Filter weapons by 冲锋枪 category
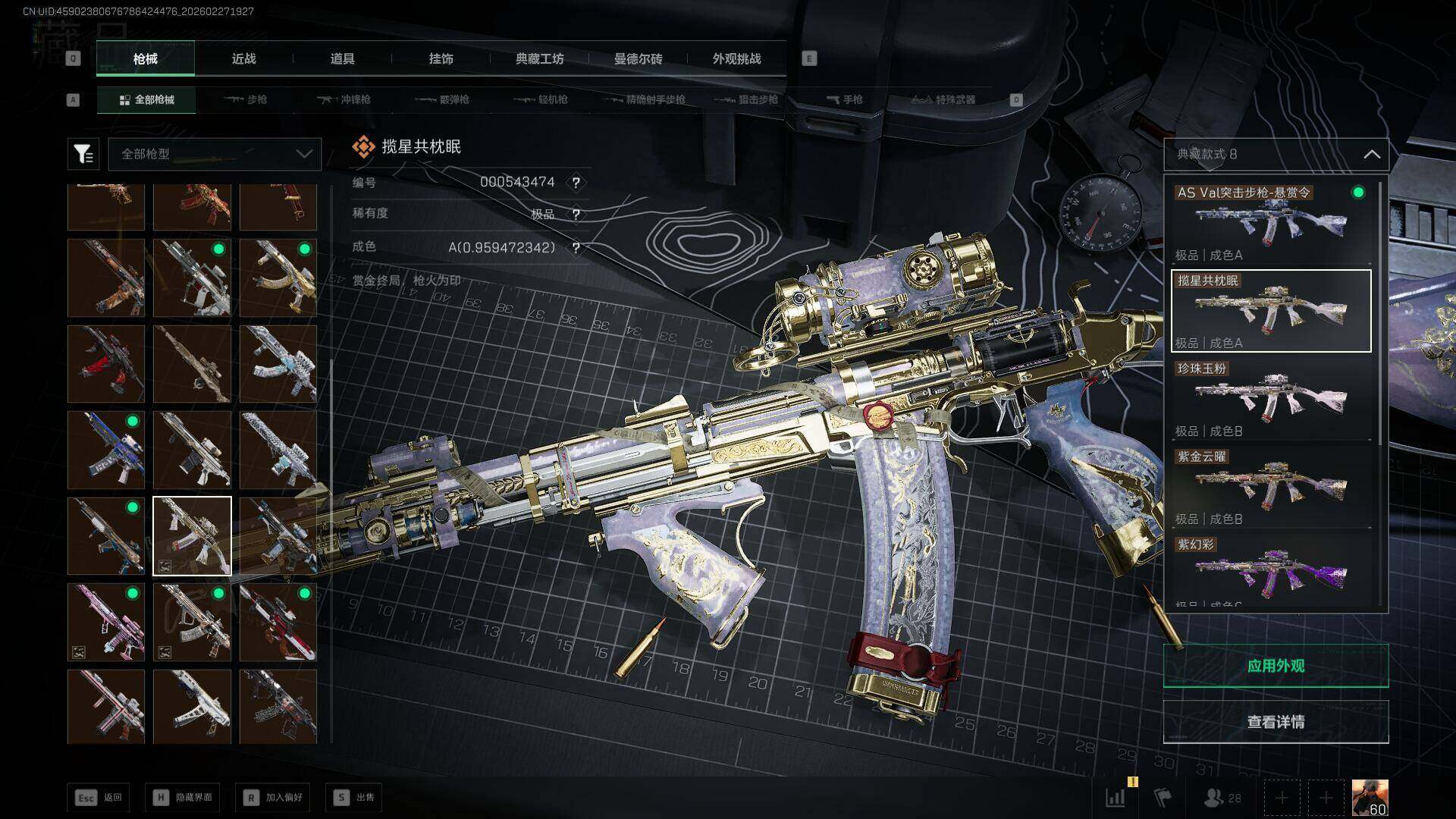The image size is (1456, 819). pyautogui.click(x=345, y=99)
